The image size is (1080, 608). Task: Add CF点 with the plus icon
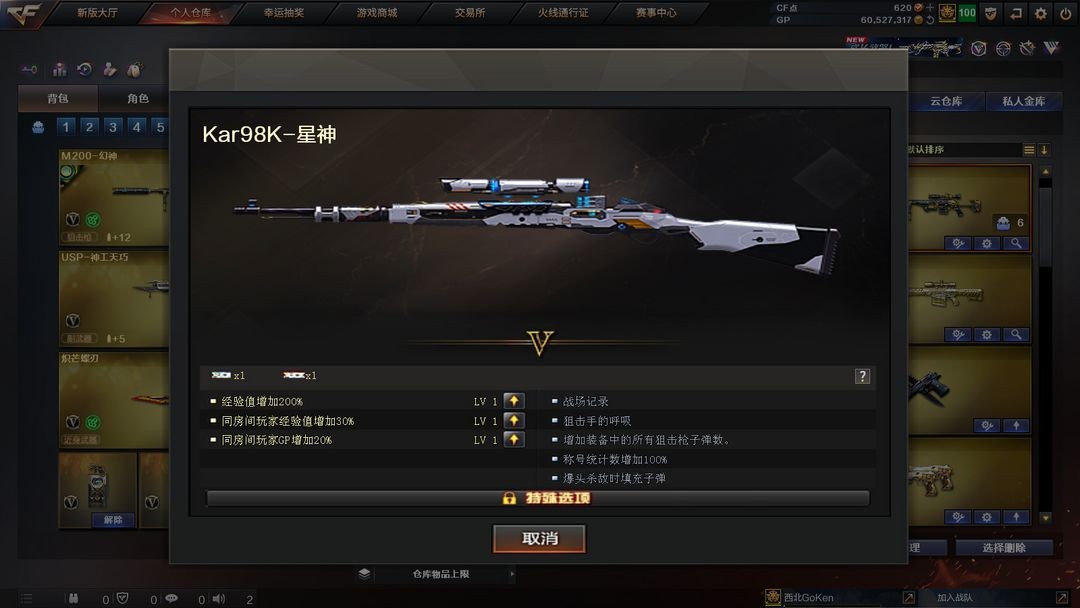click(931, 7)
